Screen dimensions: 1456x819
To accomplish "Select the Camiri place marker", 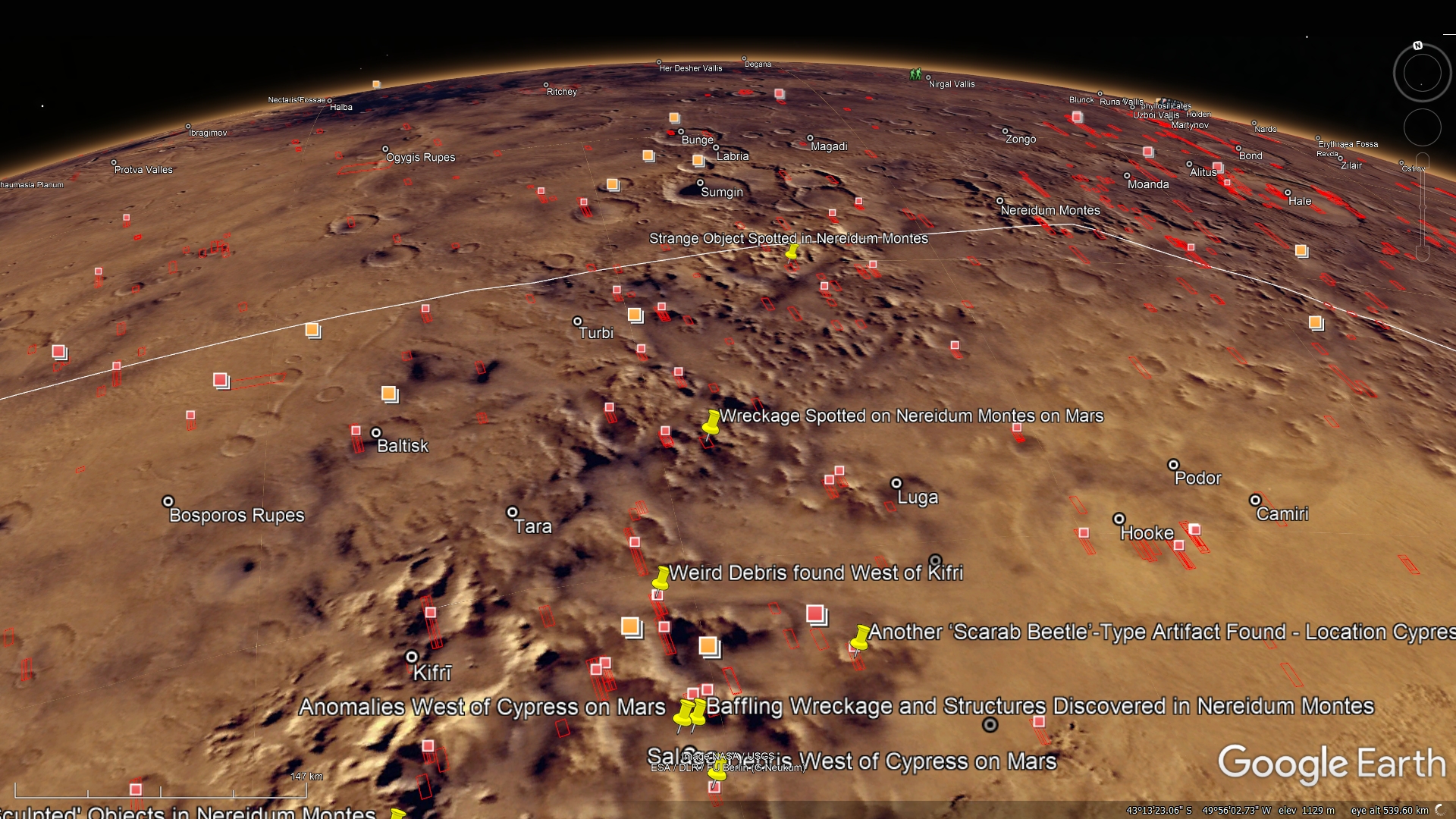I will coord(1255,500).
